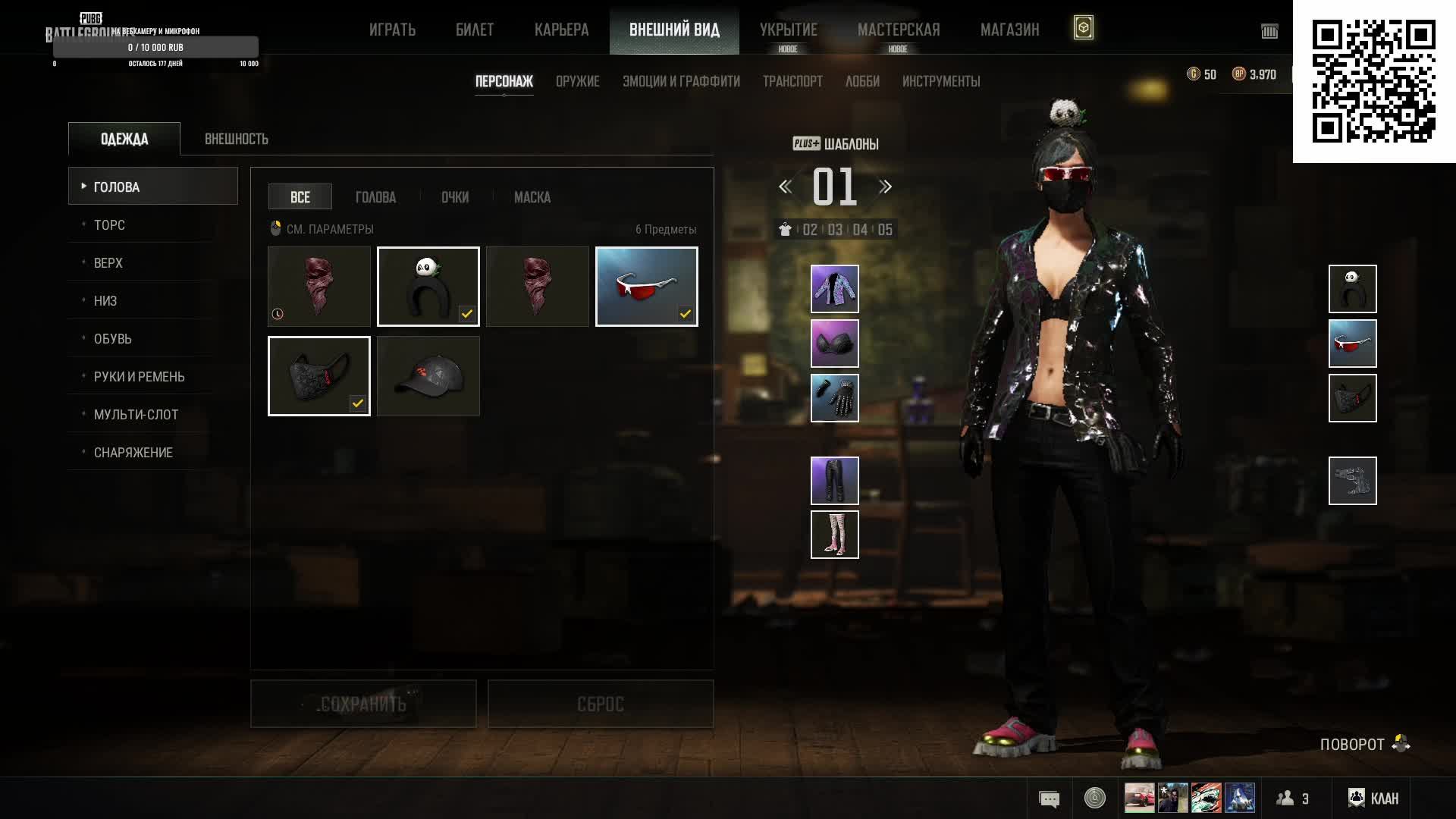Select the ВНЕШНОСТЬ appearance tab

click(x=236, y=139)
